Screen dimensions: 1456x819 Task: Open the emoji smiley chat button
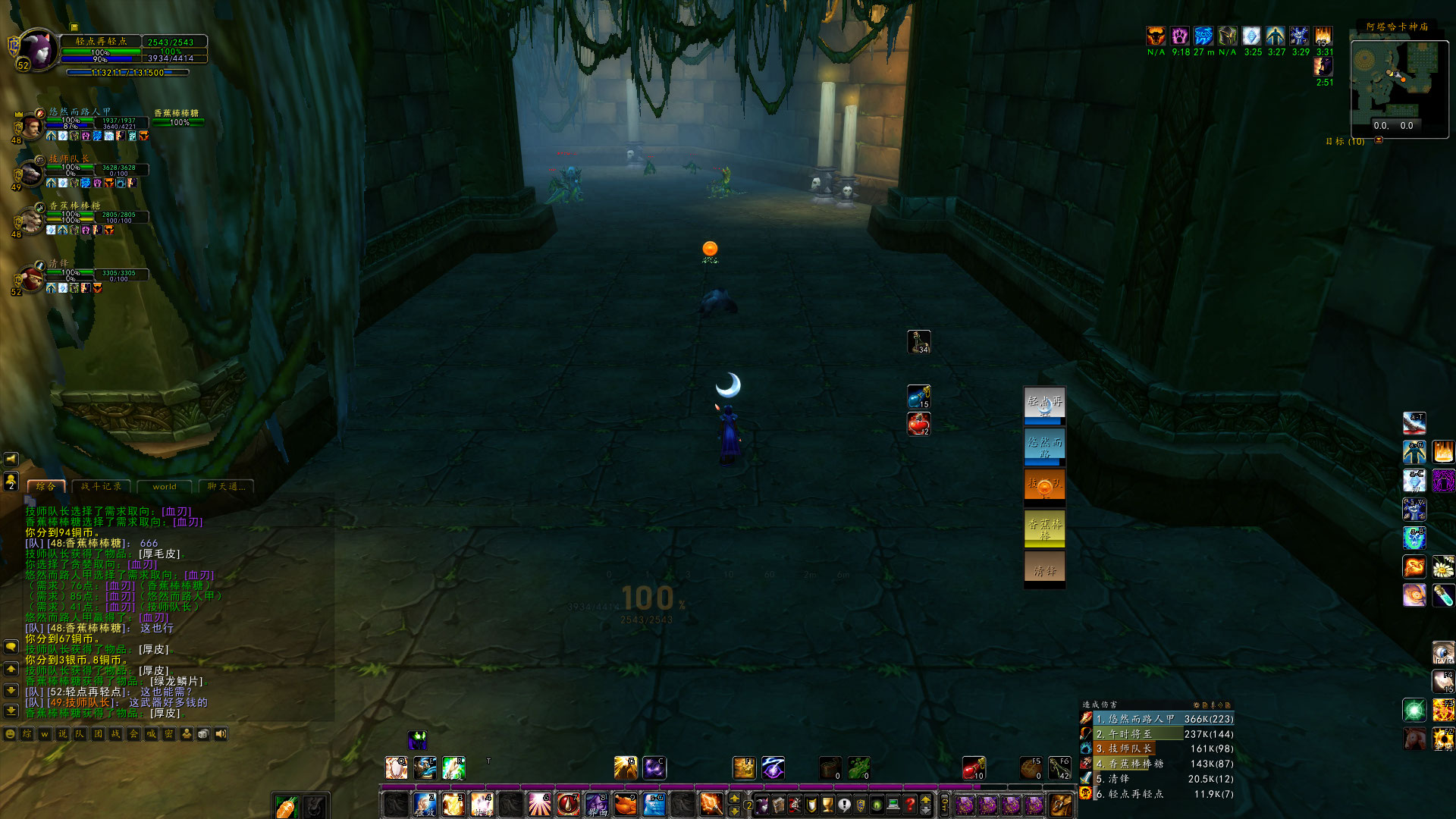tap(10, 734)
